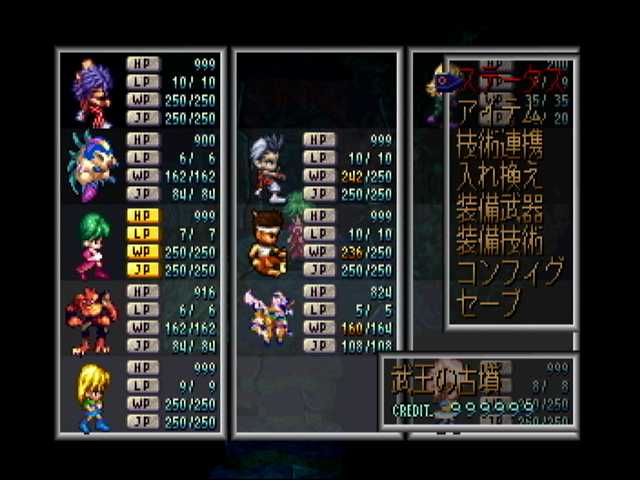Image resolution: width=640 pixels, height=480 pixels.
Task: Select アイテム from the menu
Action: pos(497,110)
